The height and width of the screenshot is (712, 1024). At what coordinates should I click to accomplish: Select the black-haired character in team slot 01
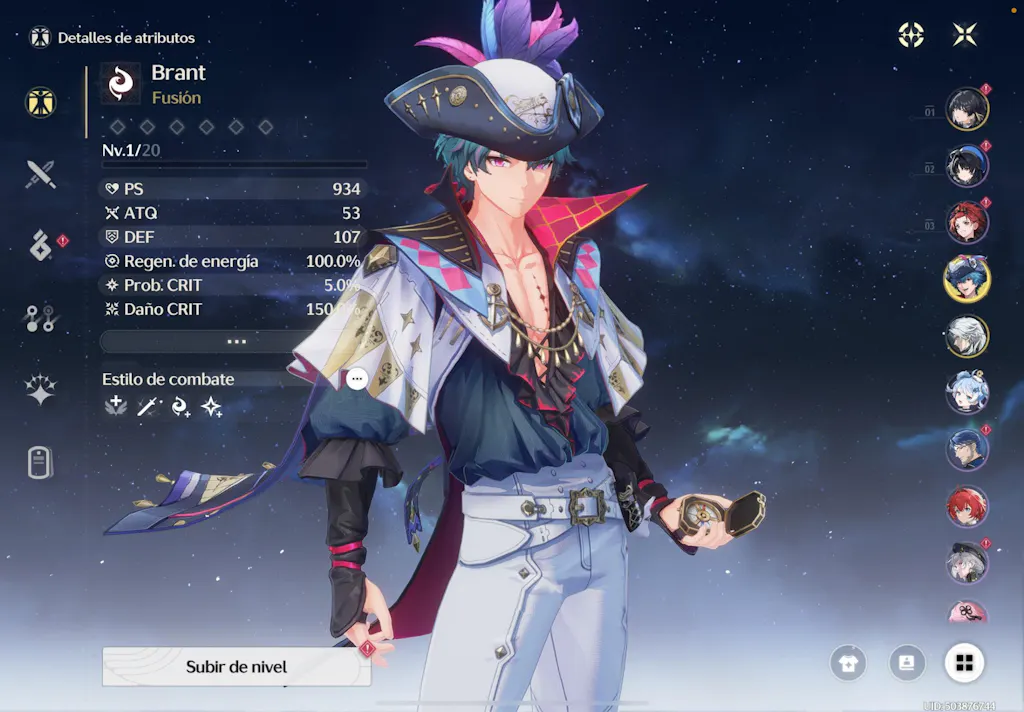click(x=967, y=109)
